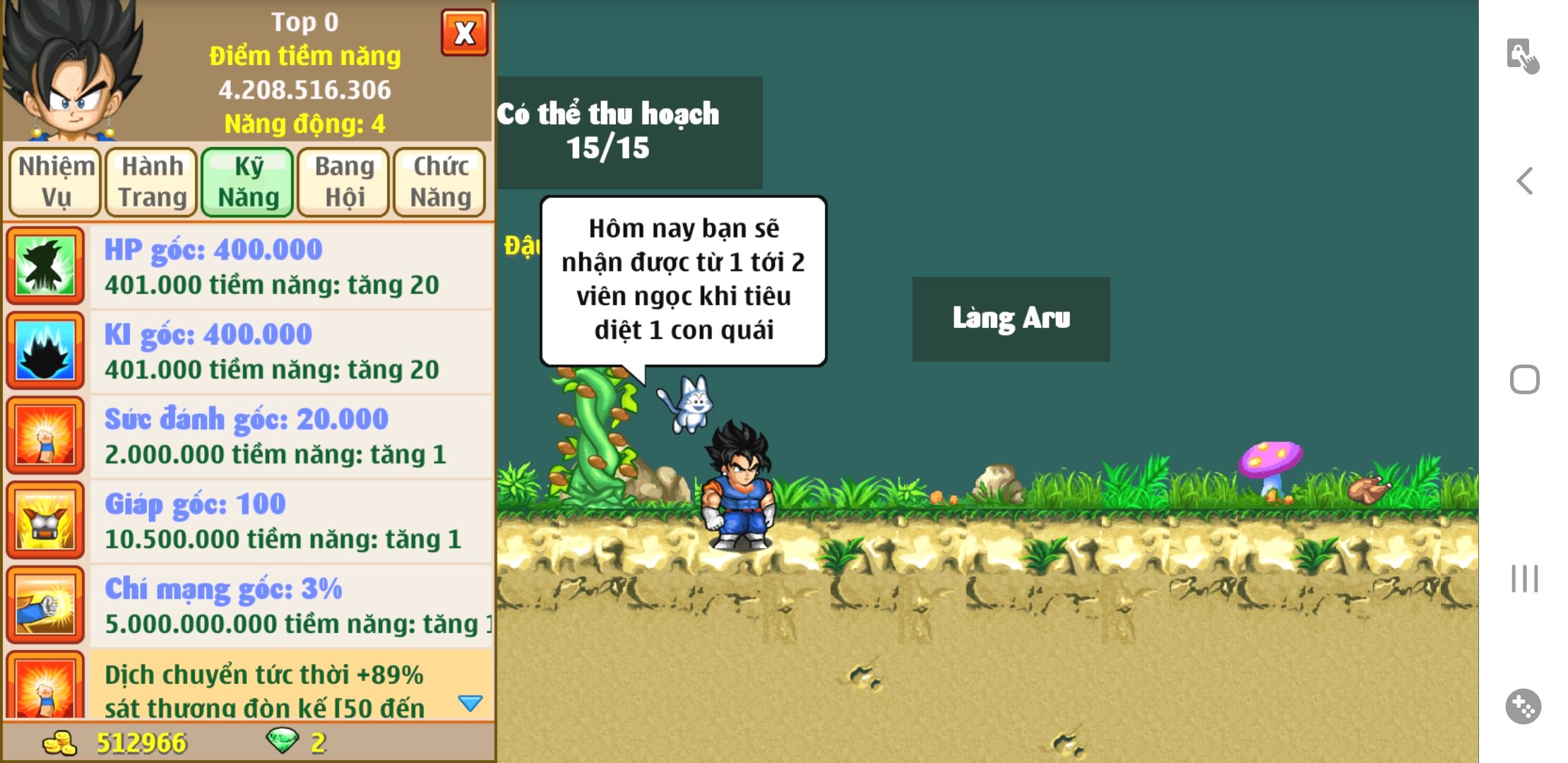The width and height of the screenshot is (1568, 763).
Task: Click the Giáp gốc armor icon
Action: (46, 520)
